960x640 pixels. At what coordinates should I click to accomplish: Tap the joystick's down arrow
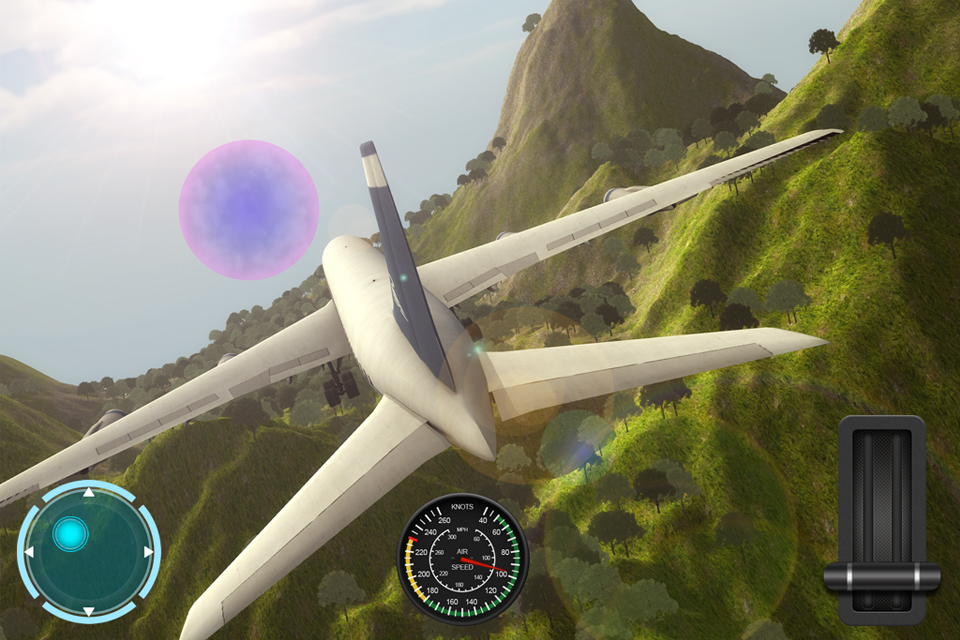tap(88, 610)
